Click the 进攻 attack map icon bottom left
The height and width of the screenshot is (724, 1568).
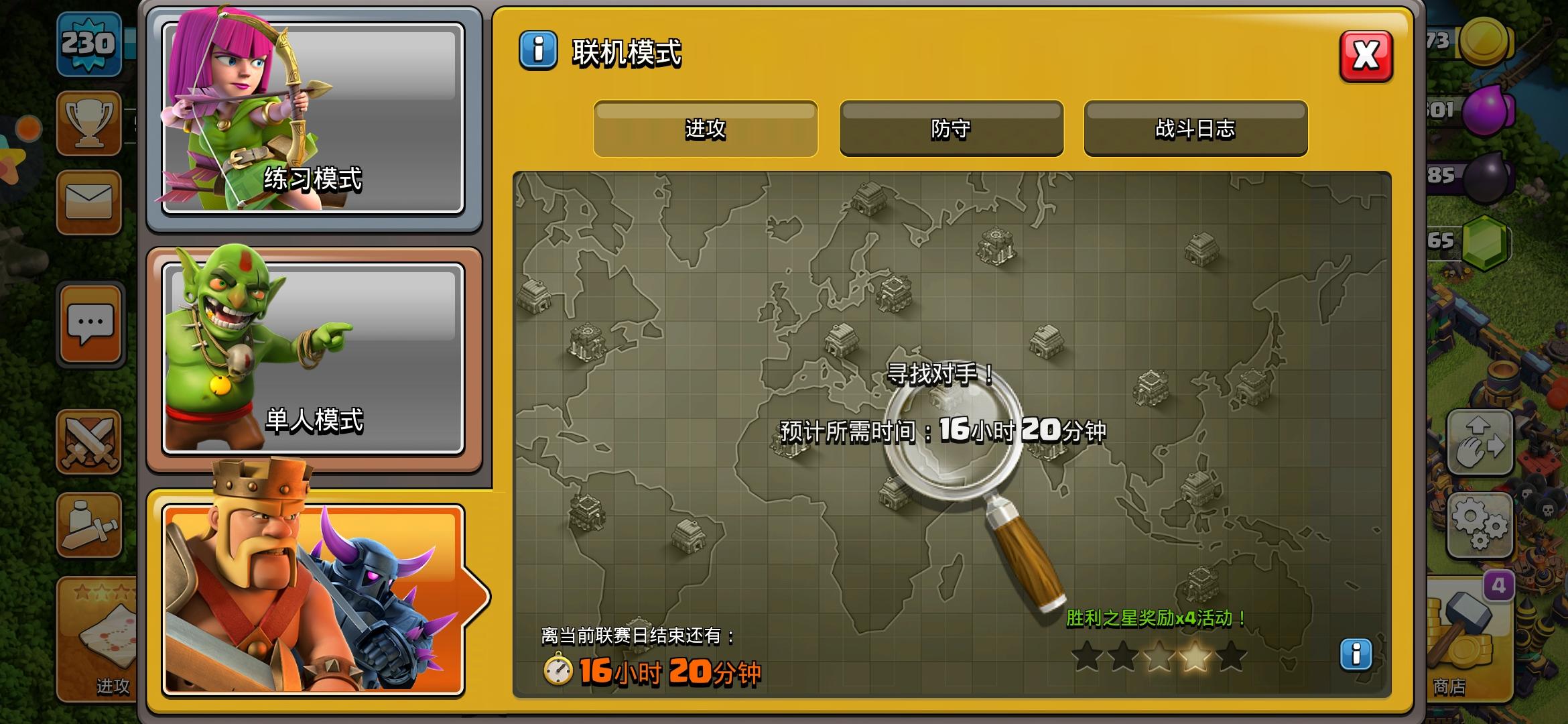click(101, 637)
